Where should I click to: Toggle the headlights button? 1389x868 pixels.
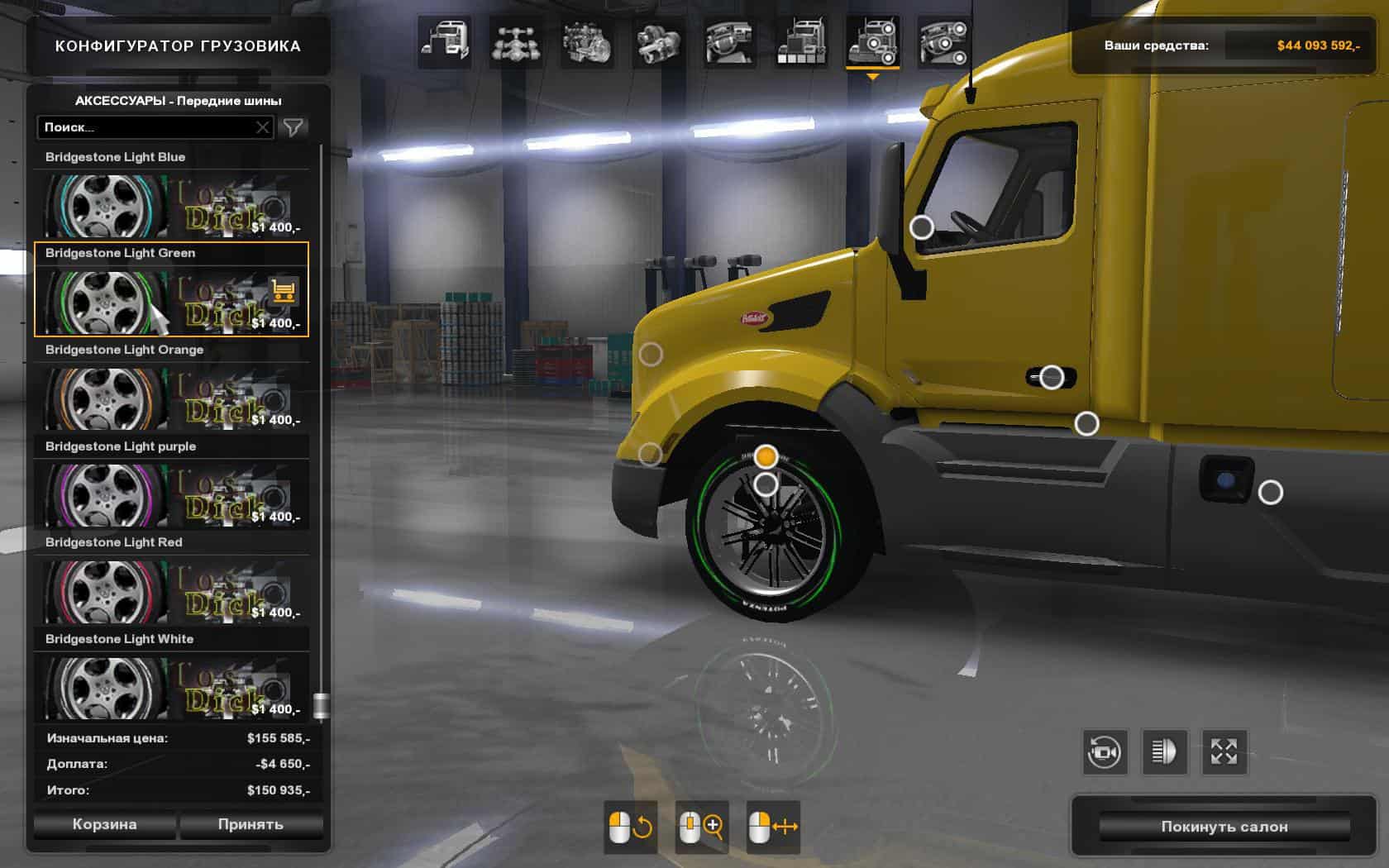(1164, 751)
